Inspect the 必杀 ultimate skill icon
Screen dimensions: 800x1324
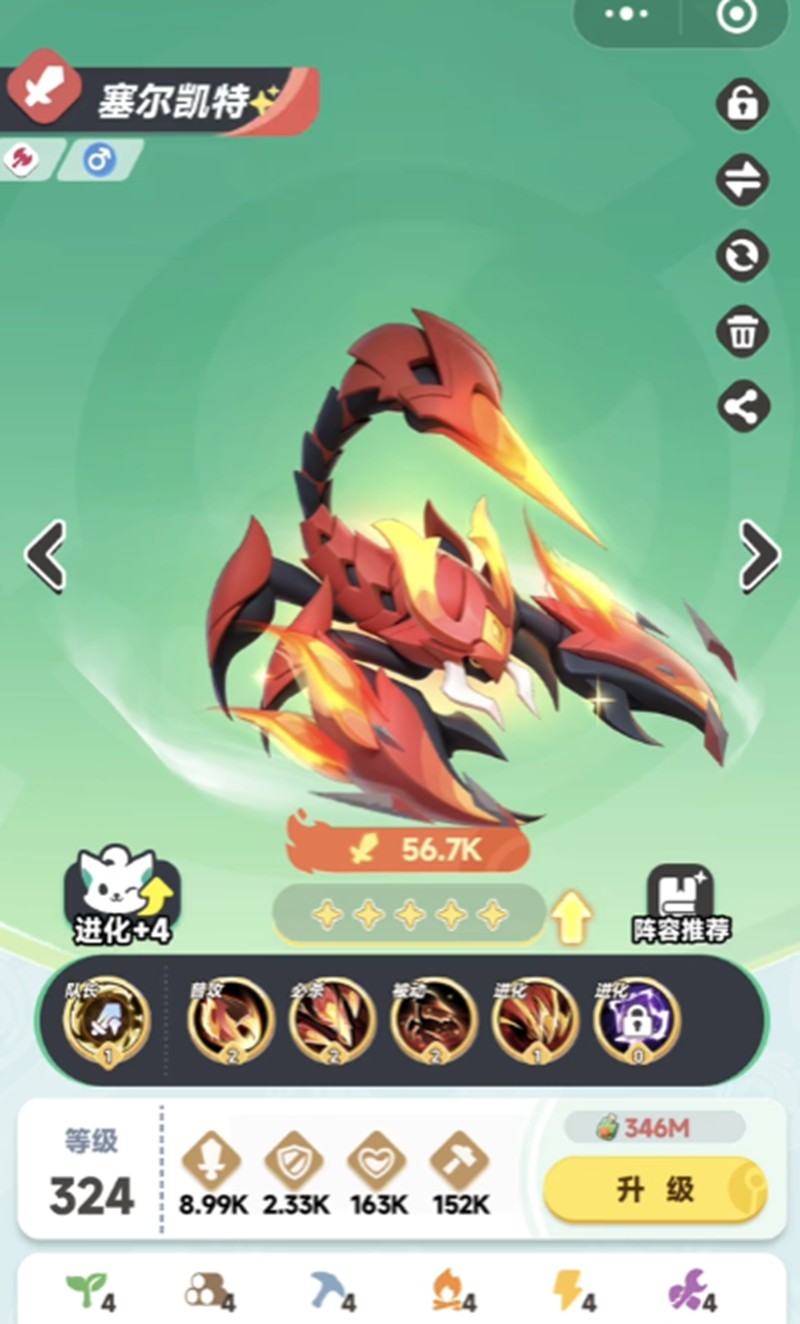coord(332,1021)
